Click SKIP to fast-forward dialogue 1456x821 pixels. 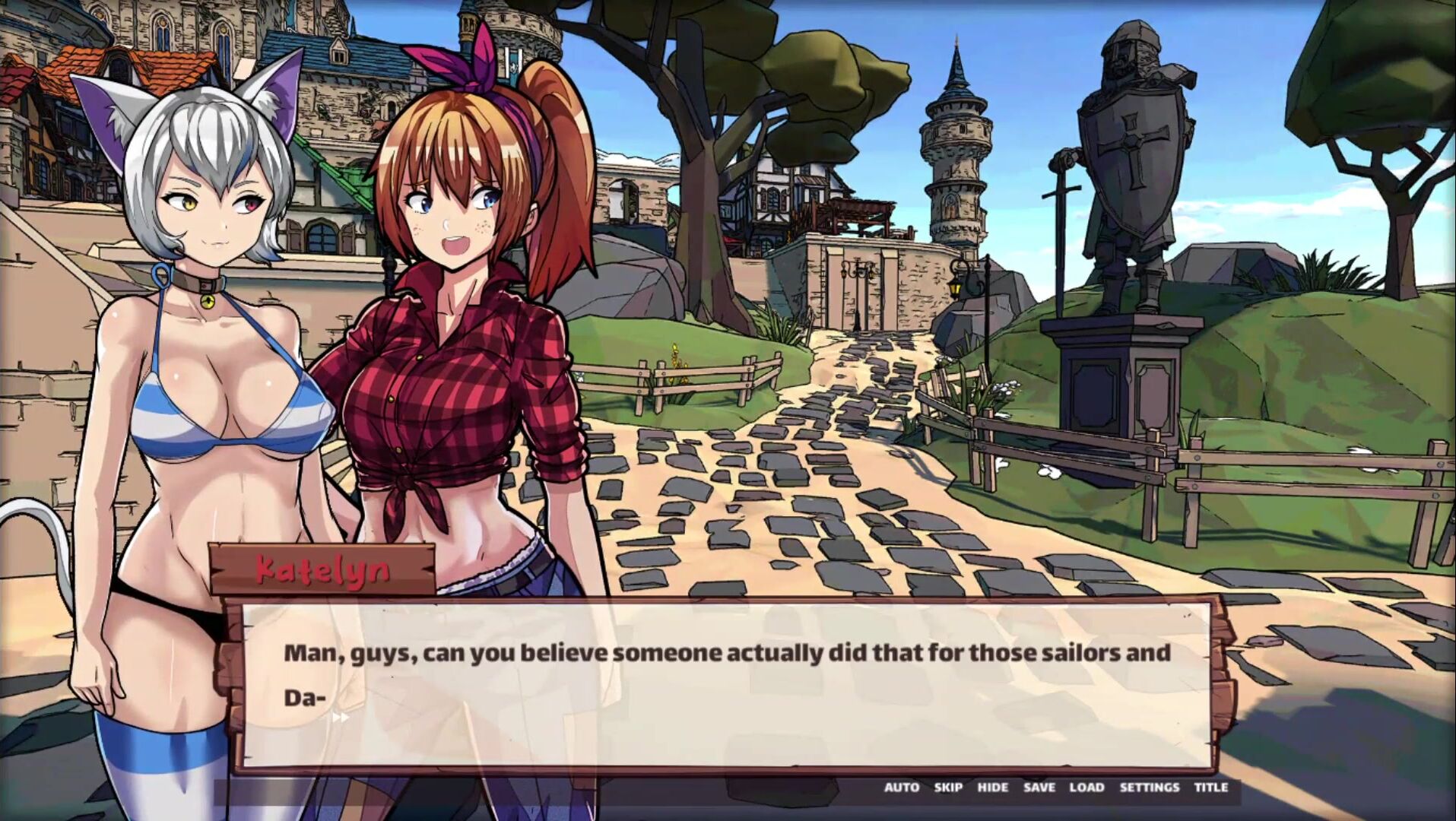coord(948,788)
